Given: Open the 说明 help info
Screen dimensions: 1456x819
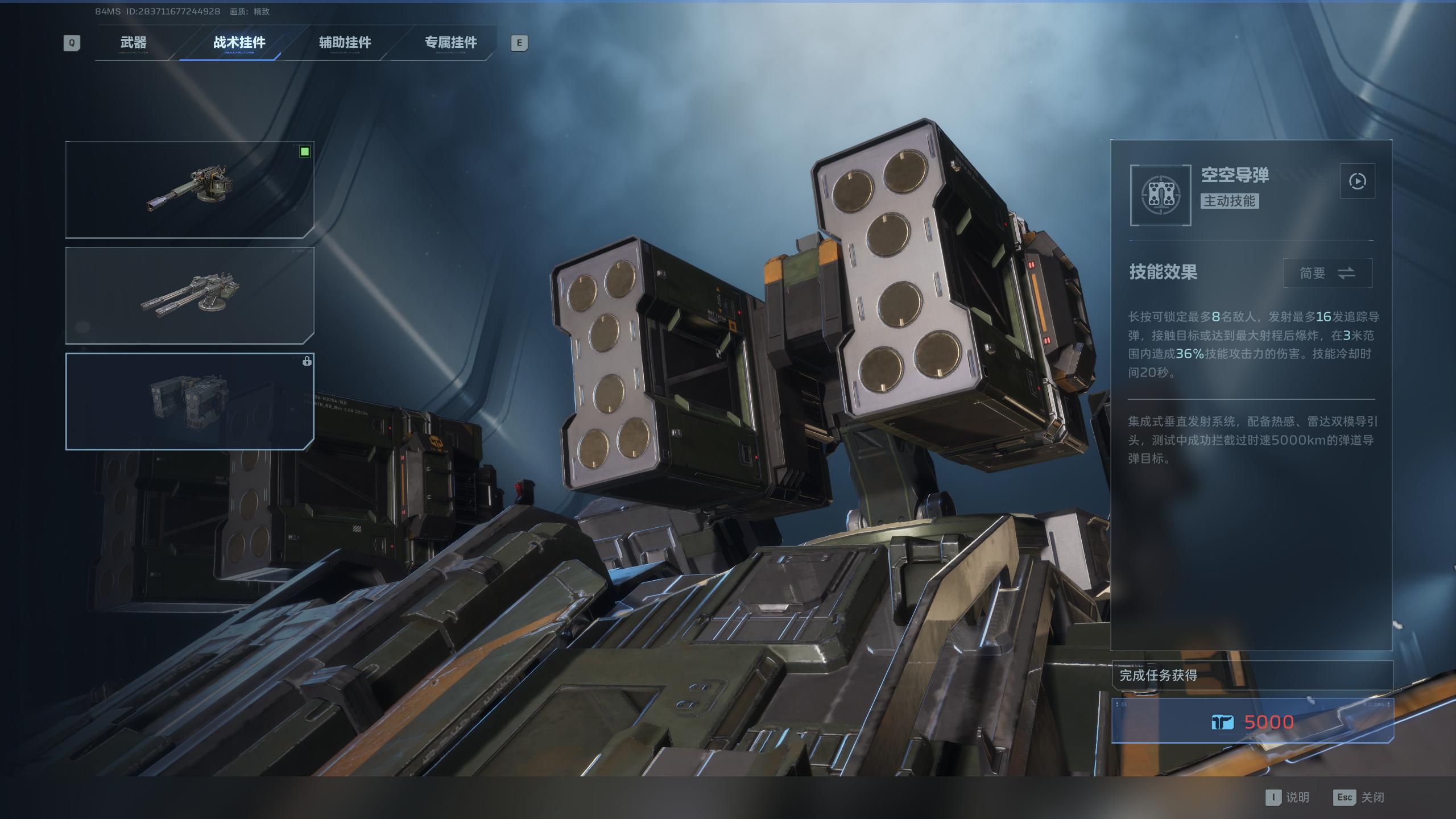Looking at the screenshot, I should (x=1288, y=797).
